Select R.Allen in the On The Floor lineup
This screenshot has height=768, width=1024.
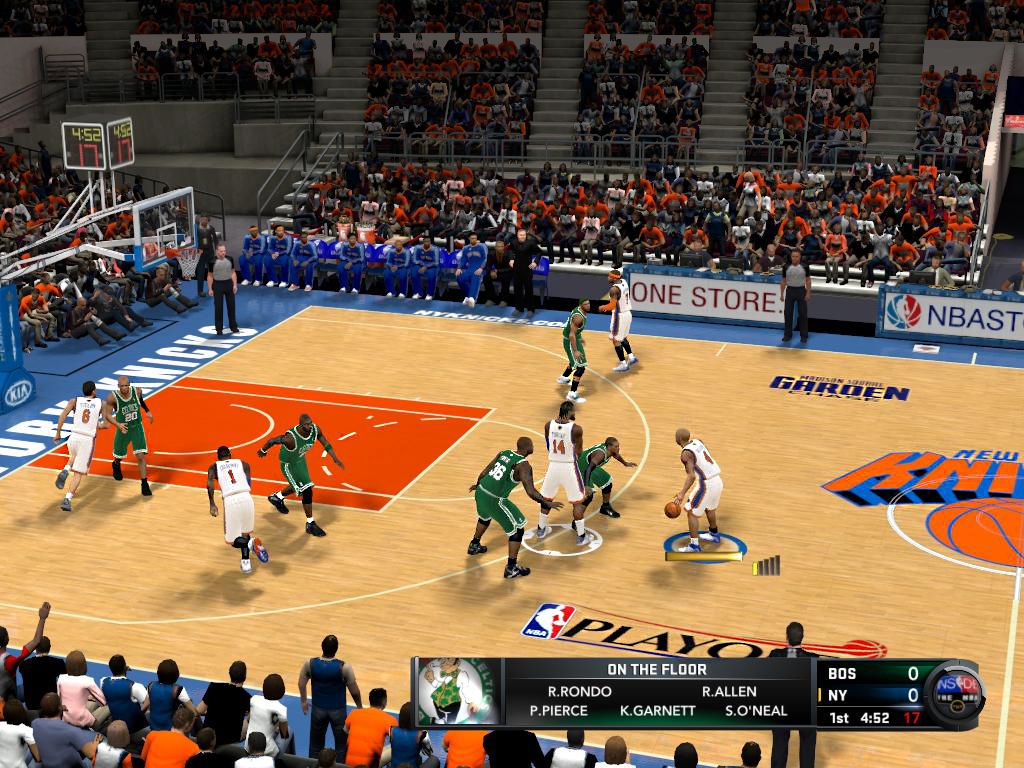pos(729,691)
